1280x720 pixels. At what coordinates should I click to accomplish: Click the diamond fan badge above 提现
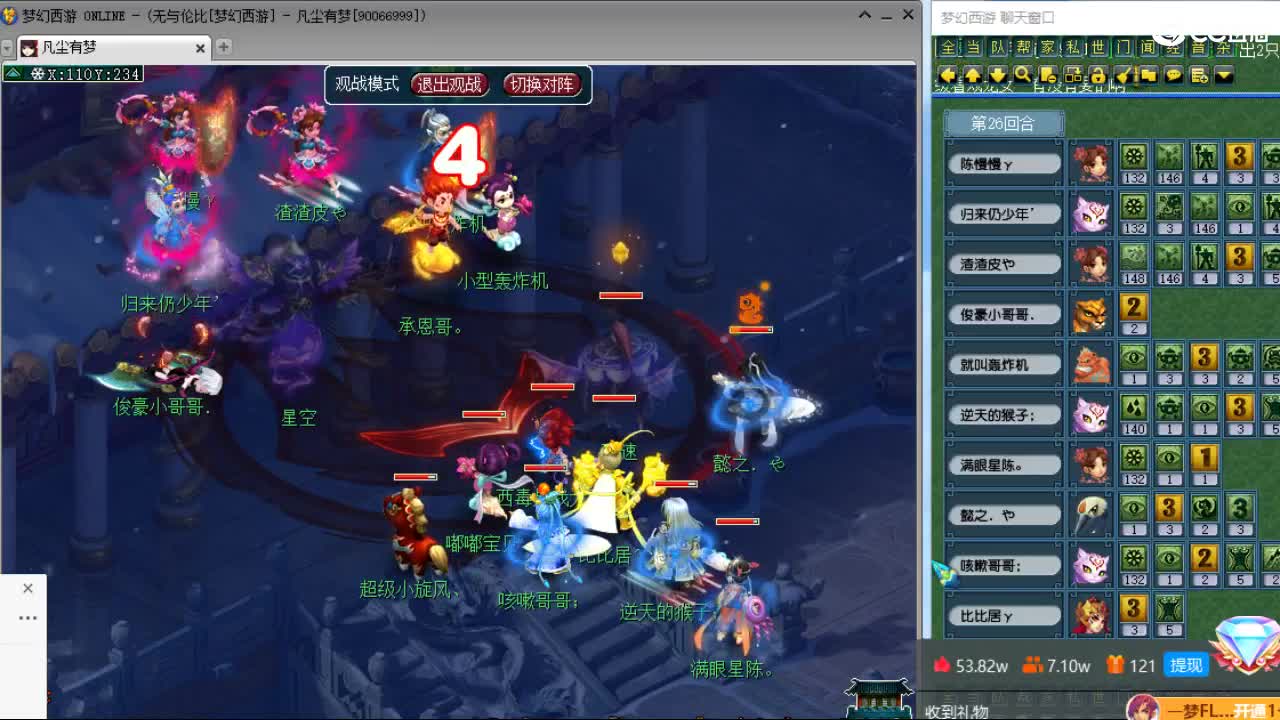1246,646
